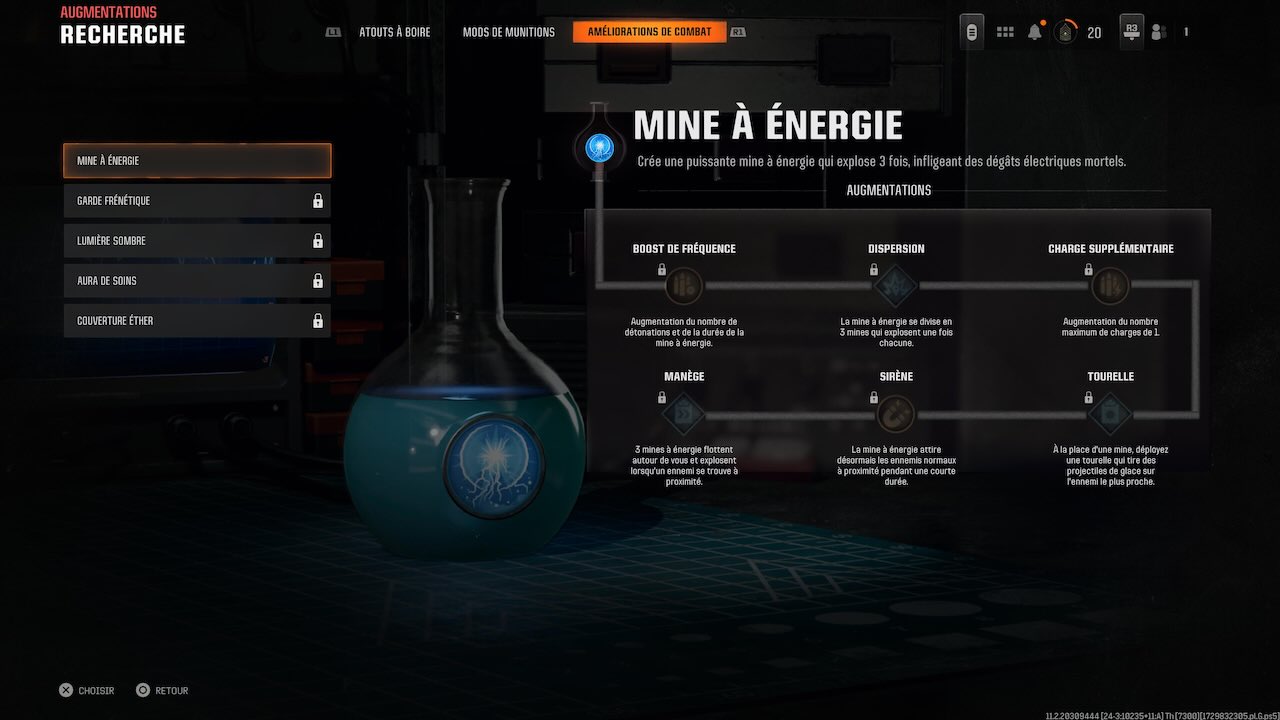Open the grid menu icon

tap(1005, 32)
